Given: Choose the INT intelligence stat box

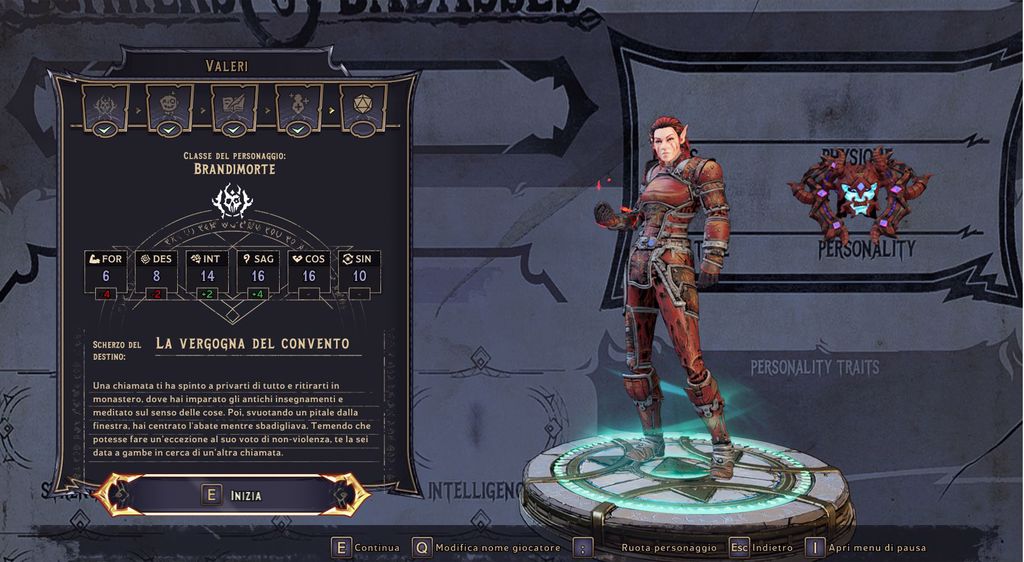Looking at the screenshot, I should [x=207, y=272].
